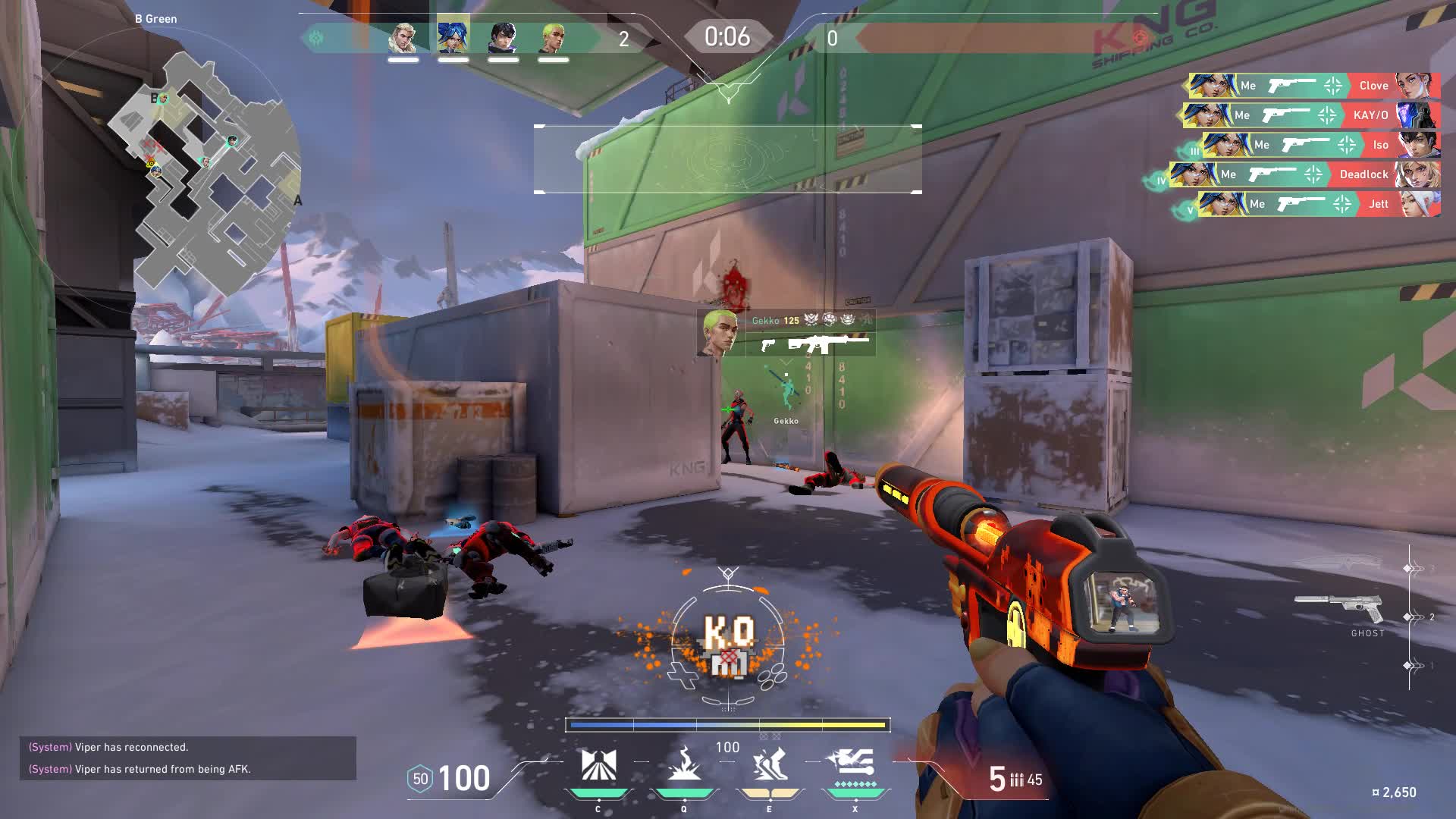This screenshot has height=819, width=1456.
Task: Trigger the High Gear sprint ability icon
Action: coord(769,766)
